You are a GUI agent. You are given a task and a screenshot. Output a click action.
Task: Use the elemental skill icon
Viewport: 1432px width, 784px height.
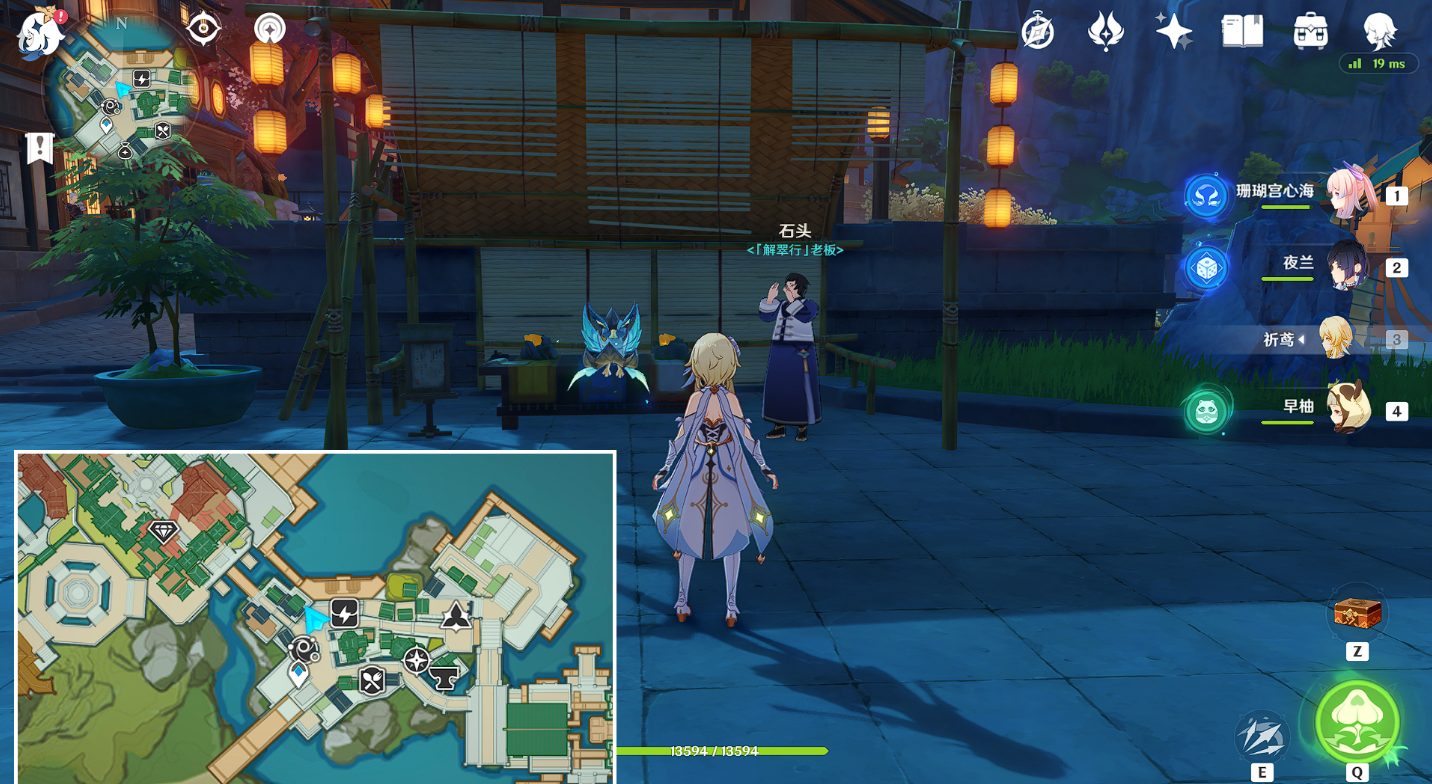pos(1261,737)
